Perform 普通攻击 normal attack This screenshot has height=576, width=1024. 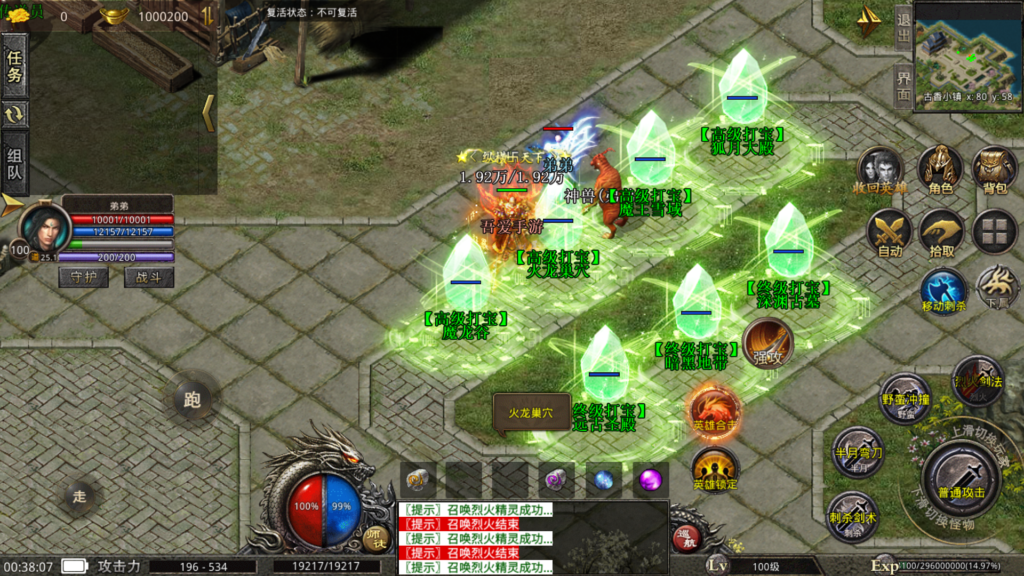click(960, 475)
